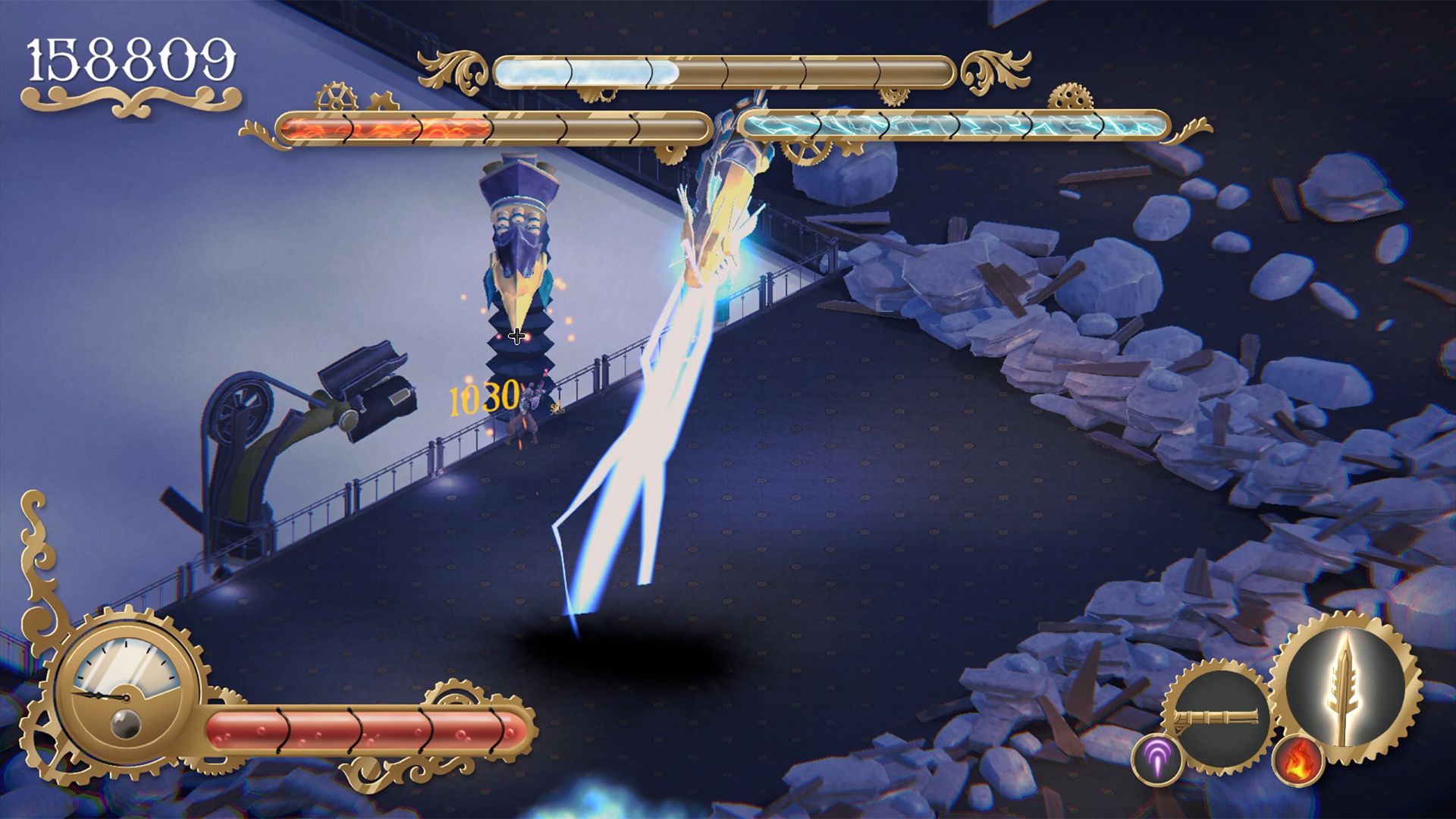Choose the purple sonic wave element icon
Viewport: 1456px width, 819px height.
(x=1157, y=758)
